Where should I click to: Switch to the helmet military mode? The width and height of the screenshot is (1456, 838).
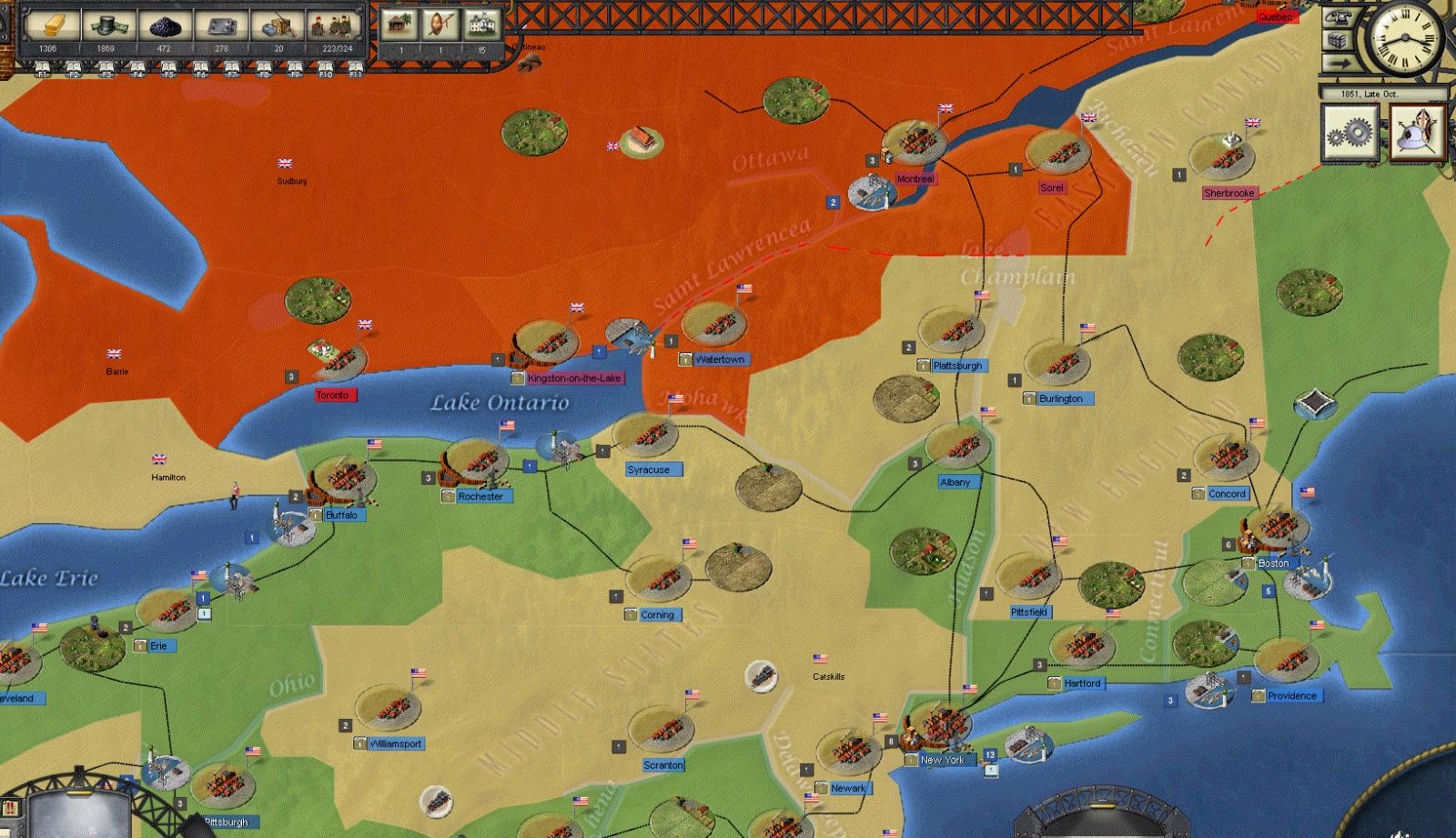tap(1418, 134)
